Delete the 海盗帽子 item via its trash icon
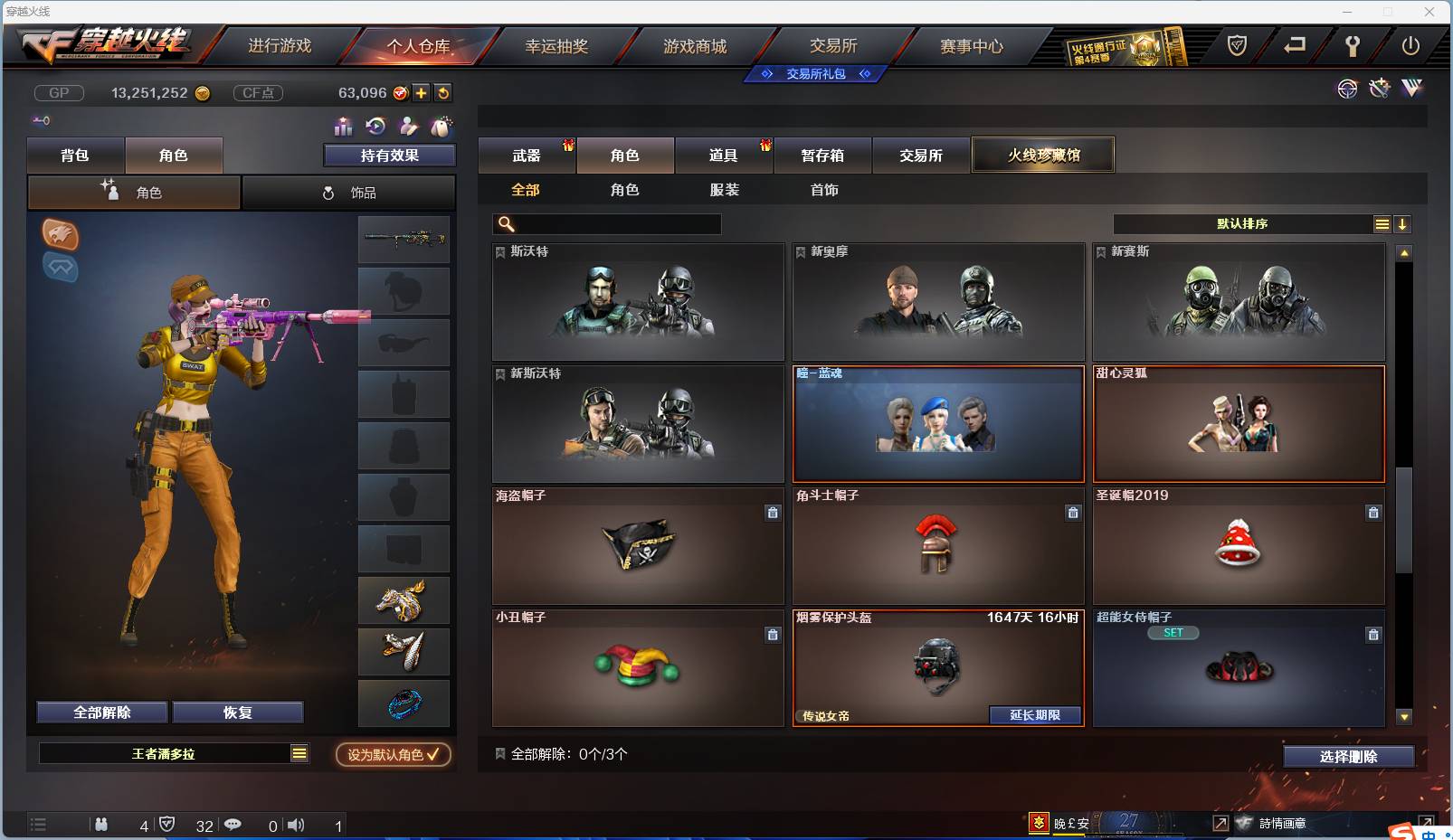This screenshot has width=1453, height=840. click(773, 513)
